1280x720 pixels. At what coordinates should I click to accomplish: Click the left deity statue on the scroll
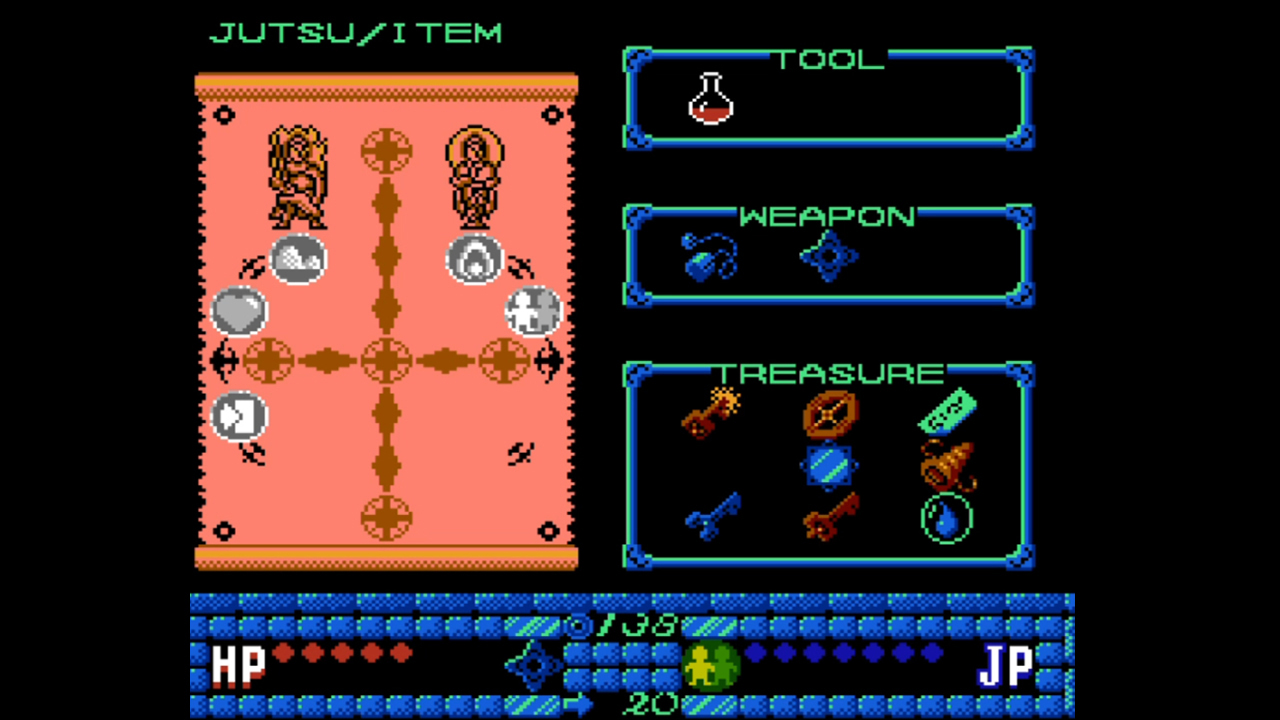pos(297,175)
